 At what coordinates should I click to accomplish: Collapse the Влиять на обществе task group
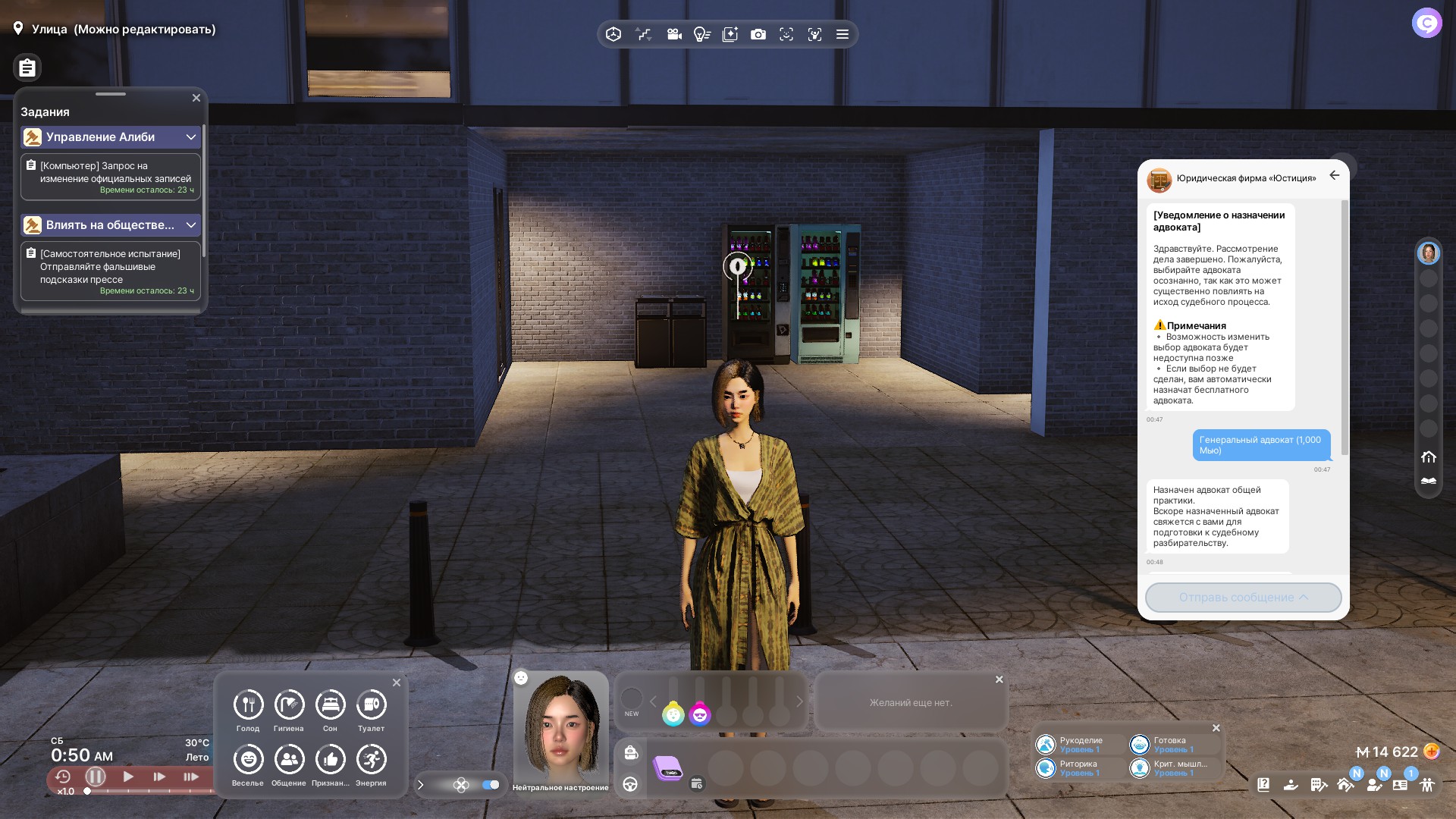[191, 225]
